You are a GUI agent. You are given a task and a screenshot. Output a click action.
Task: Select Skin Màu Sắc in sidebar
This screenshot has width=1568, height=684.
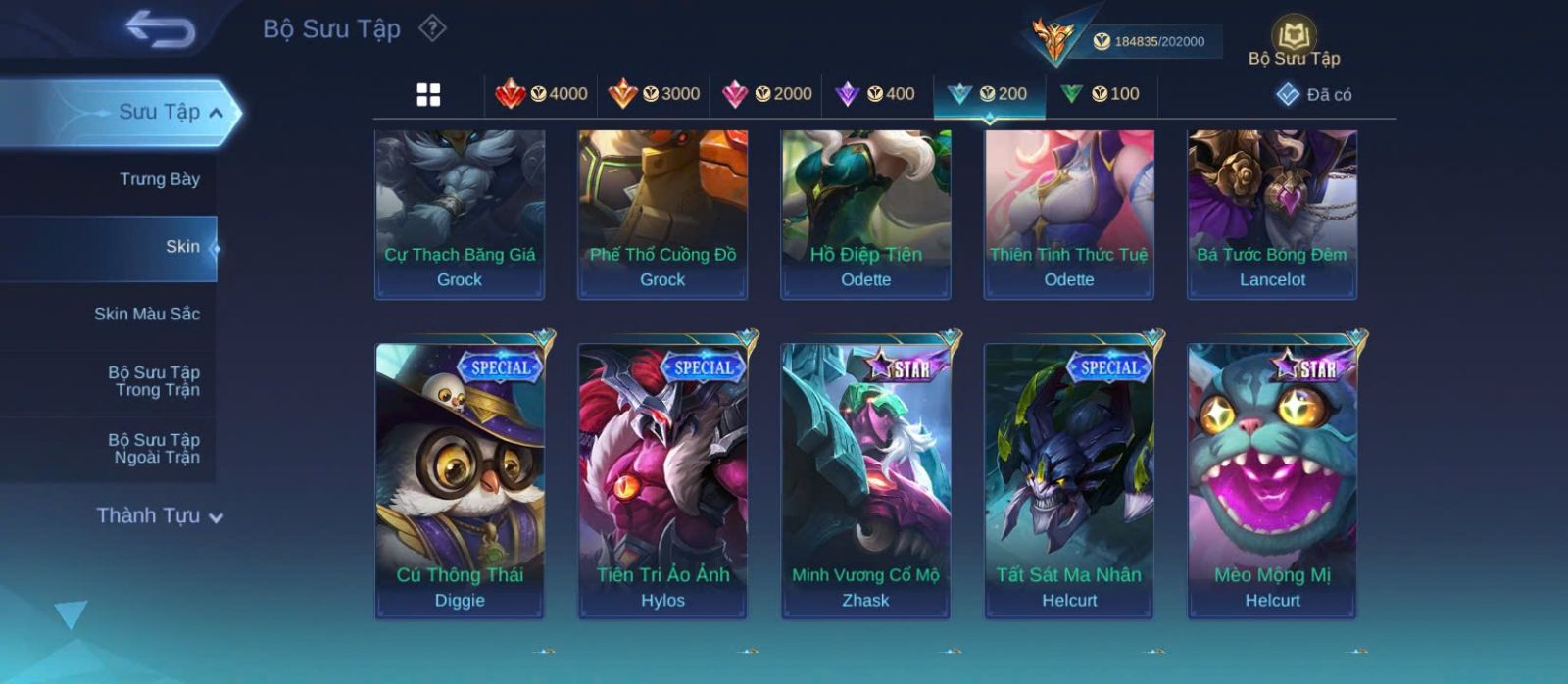[x=146, y=314]
